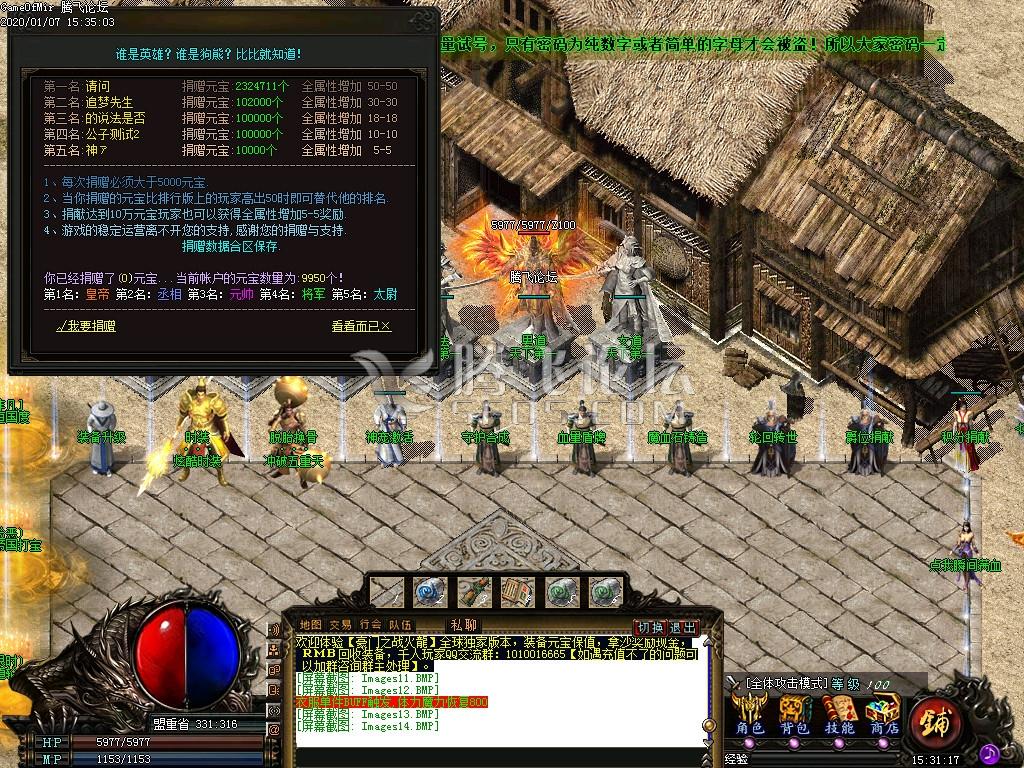Use the blue spiral scroll in quickslot 2
Image resolution: width=1024 pixels, height=768 pixels.
pyautogui.click(x=430, y=591)
